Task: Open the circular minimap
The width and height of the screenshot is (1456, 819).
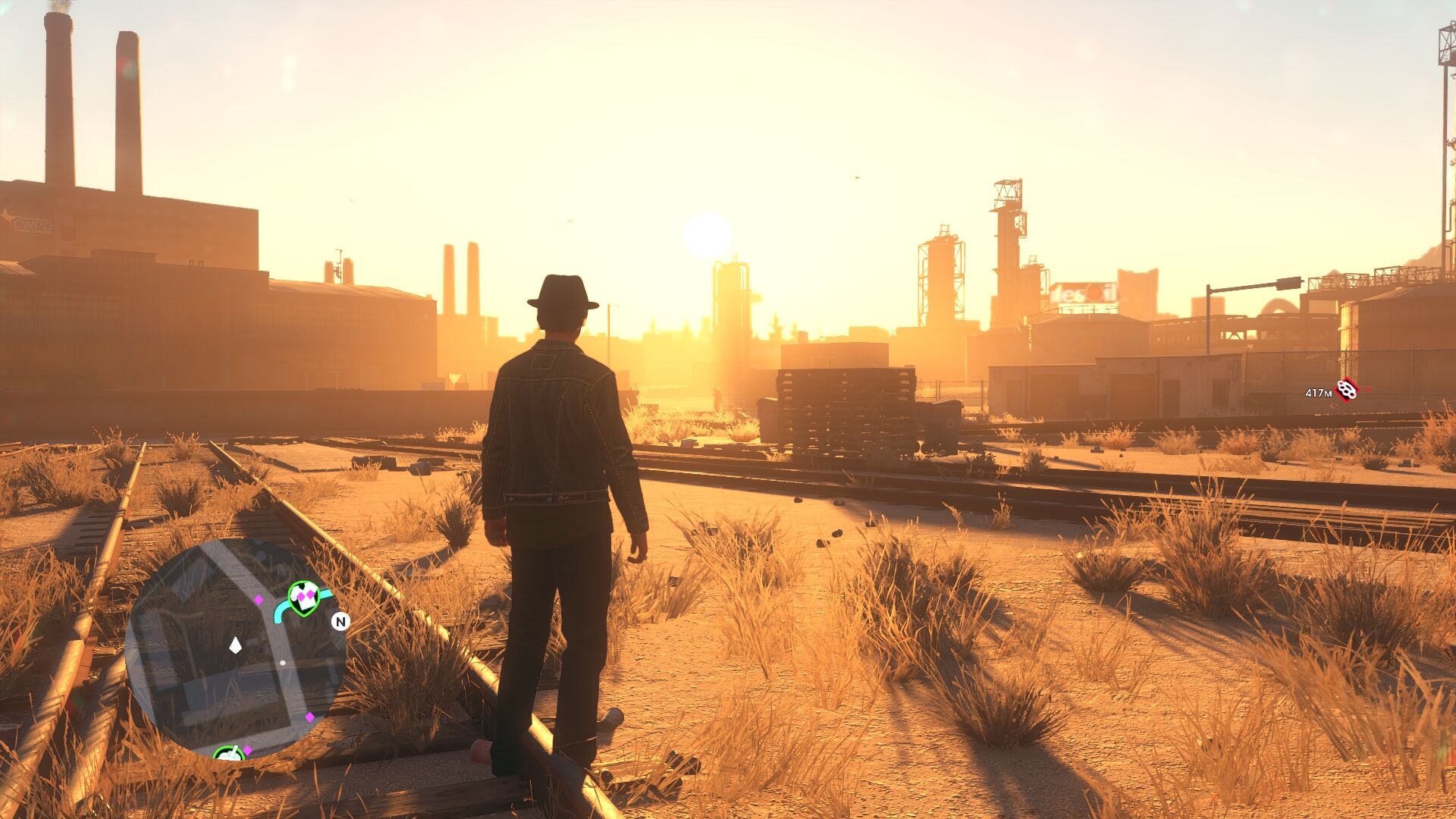Action: tap(235, 648)
